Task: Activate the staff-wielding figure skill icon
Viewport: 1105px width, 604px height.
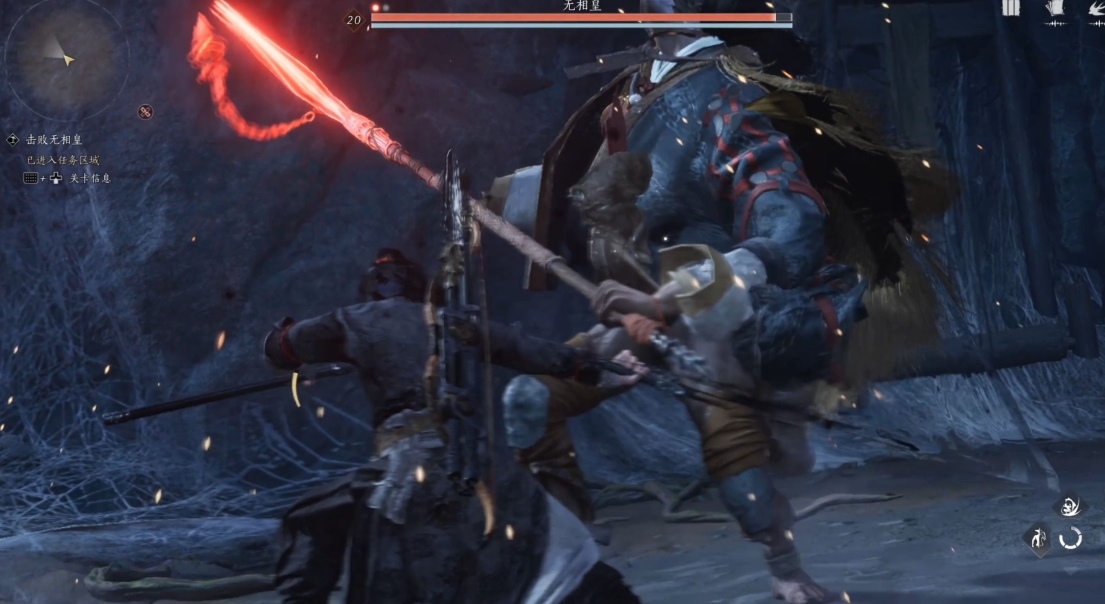Action: (1037, 538)
